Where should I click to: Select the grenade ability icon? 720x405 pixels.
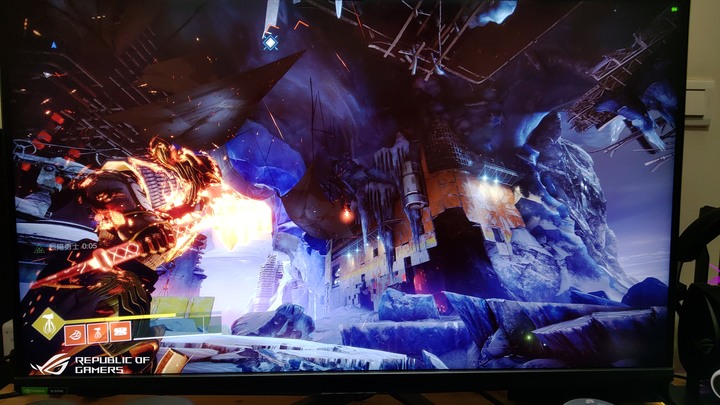tap(75, 333)
